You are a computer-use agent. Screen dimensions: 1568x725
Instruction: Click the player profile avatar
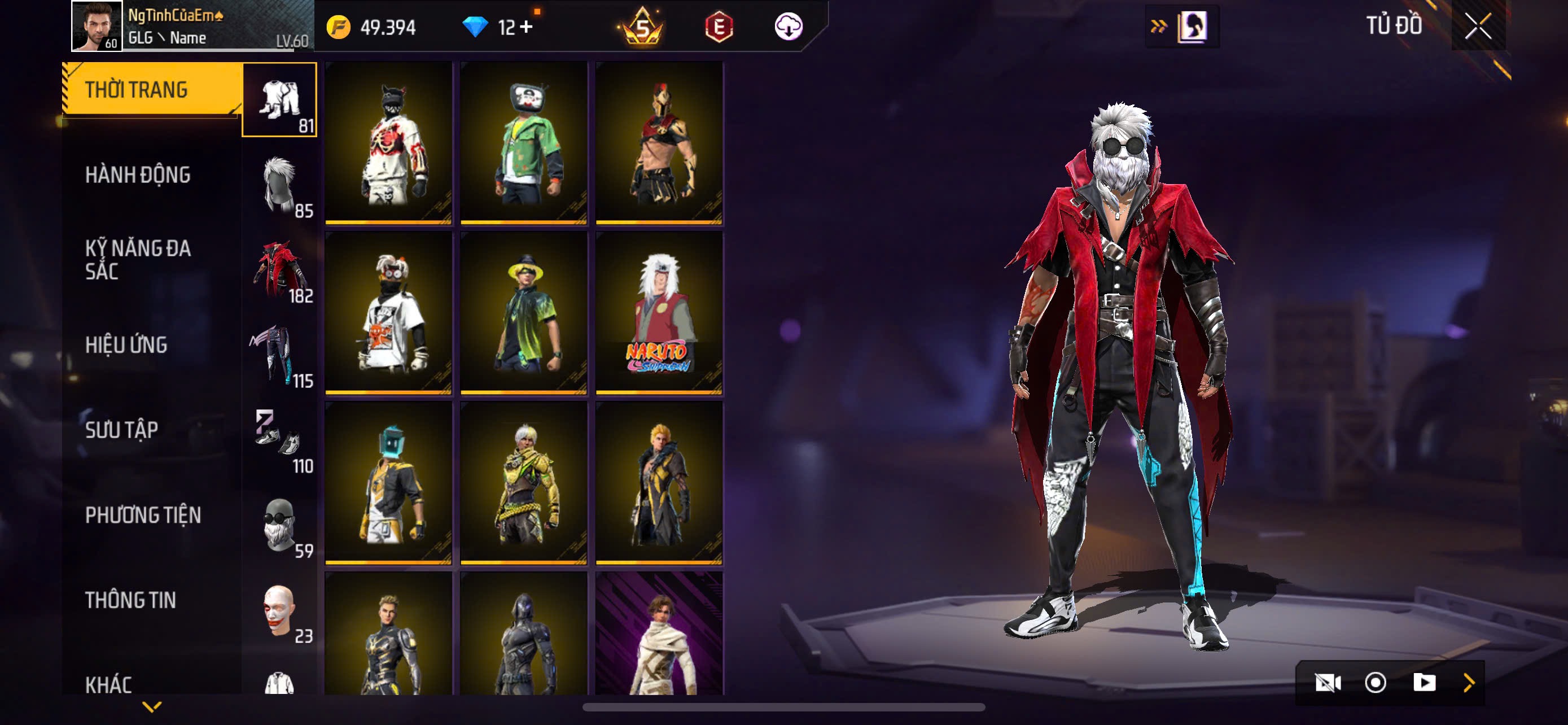pyautogui.click(x=96, y=26)
